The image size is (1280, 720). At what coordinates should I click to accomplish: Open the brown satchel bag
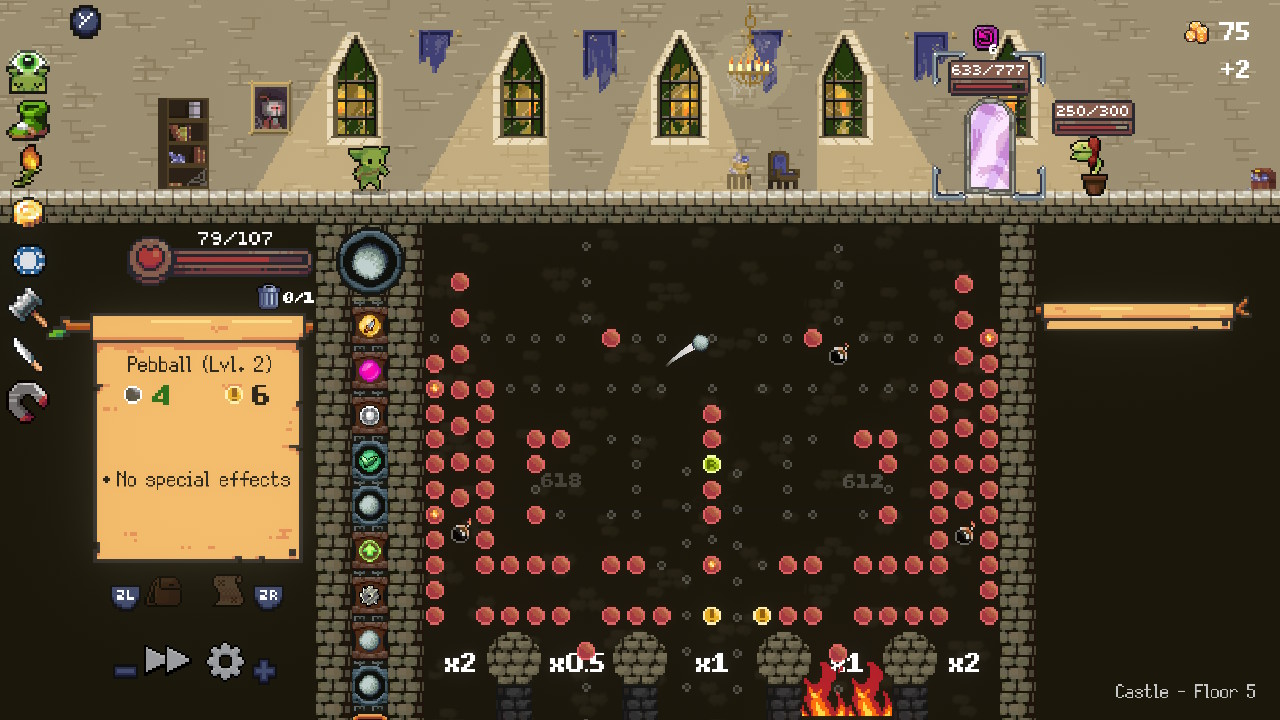(165, 592)
